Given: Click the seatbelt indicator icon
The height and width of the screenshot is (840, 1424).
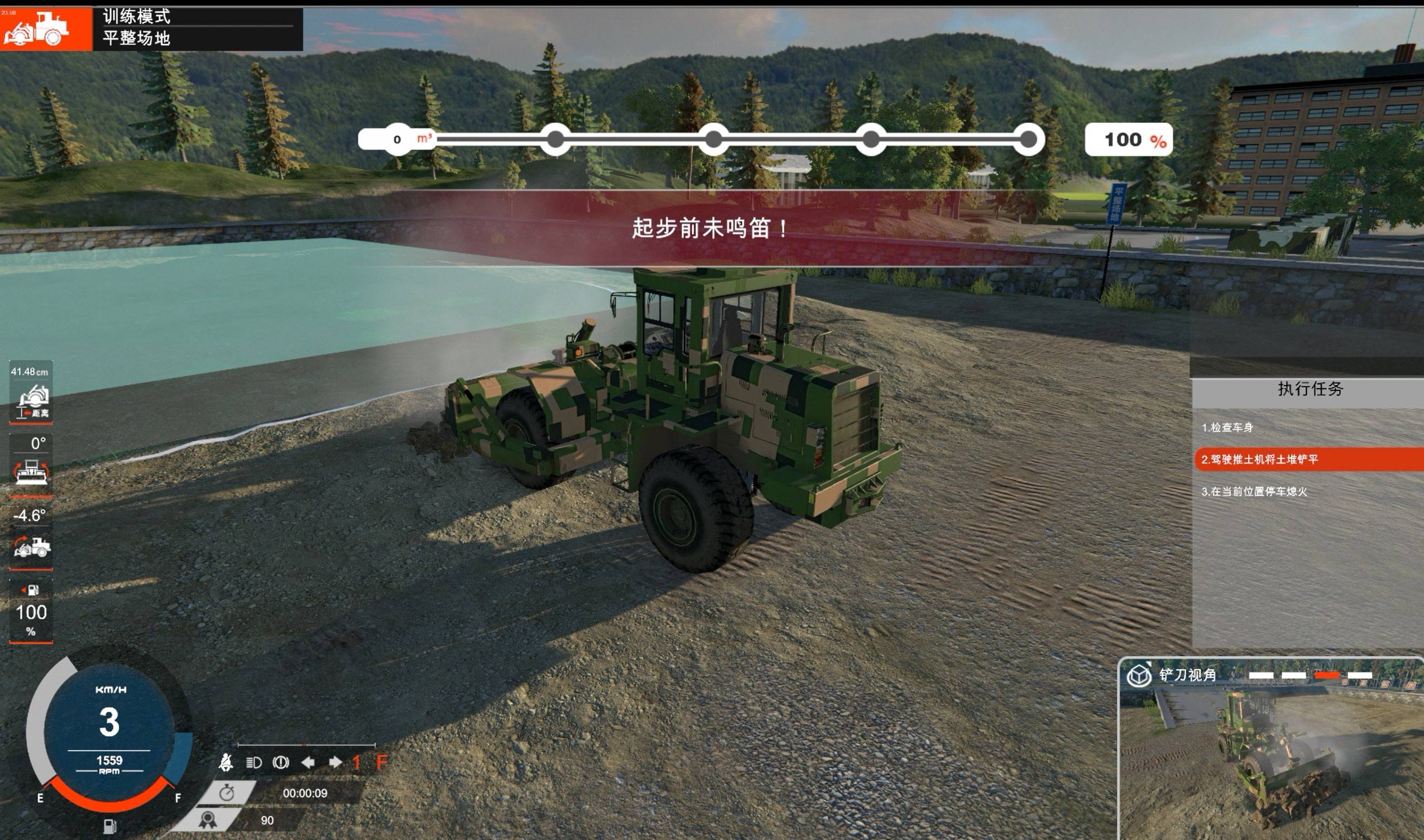Looking at the screenshot, I should 226,762.
